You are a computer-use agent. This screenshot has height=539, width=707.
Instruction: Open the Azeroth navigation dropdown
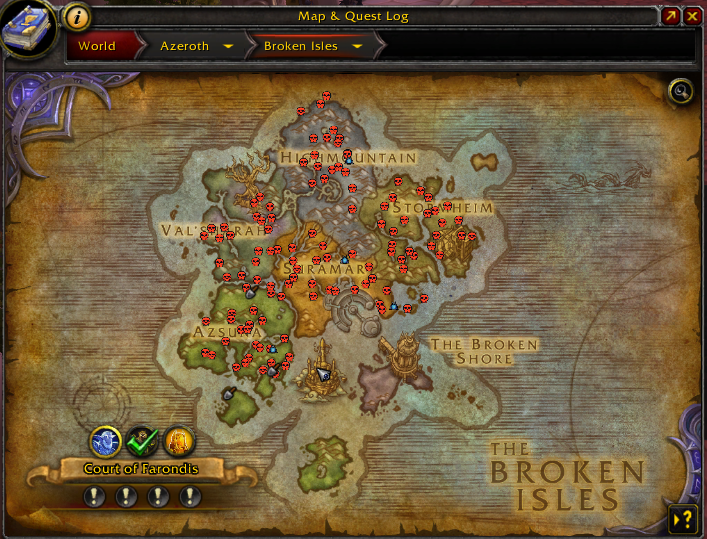pos(229,46)
